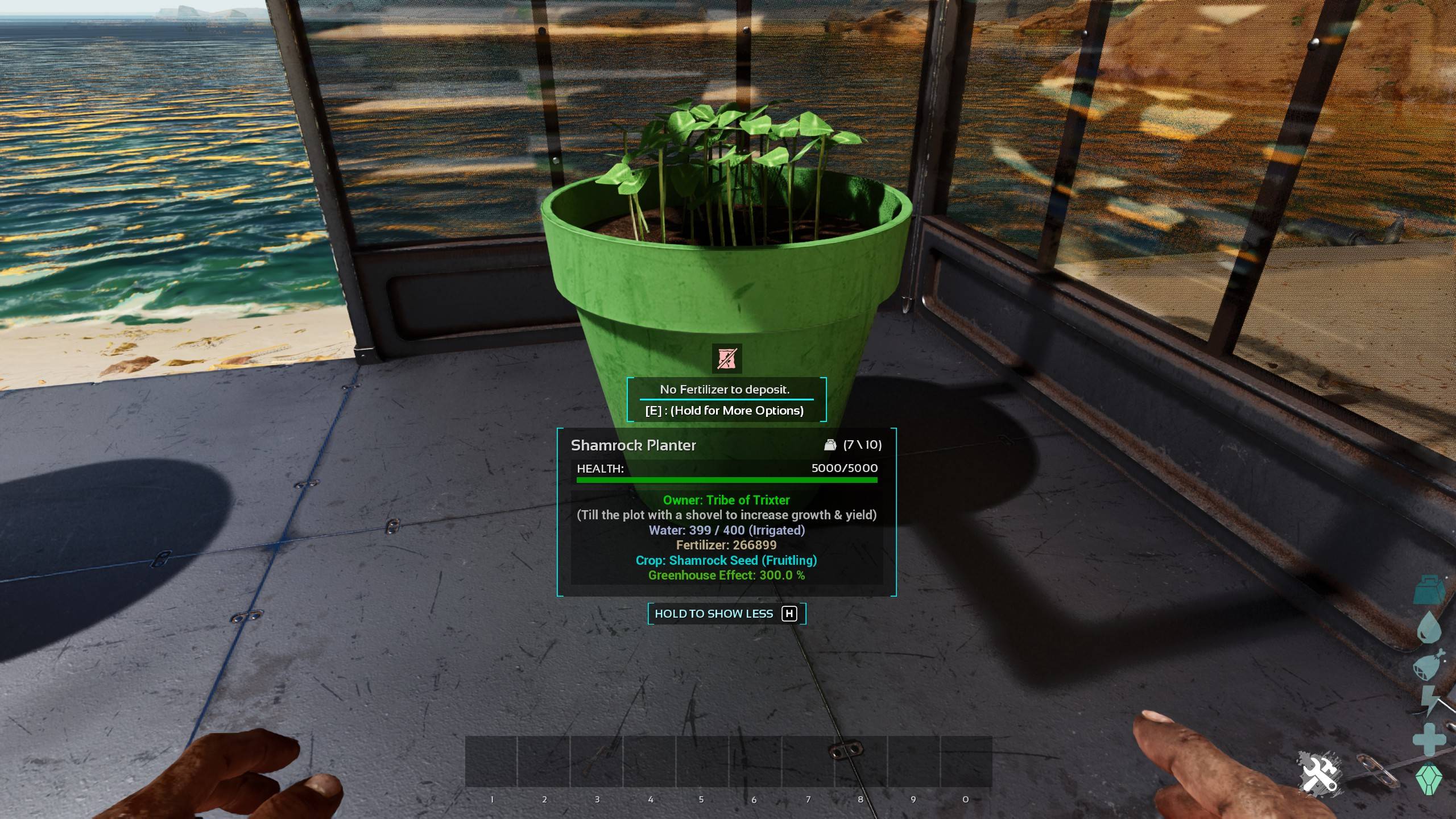Select the health cross status icon
The height and width of the screenshot is (819, 1456).
coord(1429,739)
